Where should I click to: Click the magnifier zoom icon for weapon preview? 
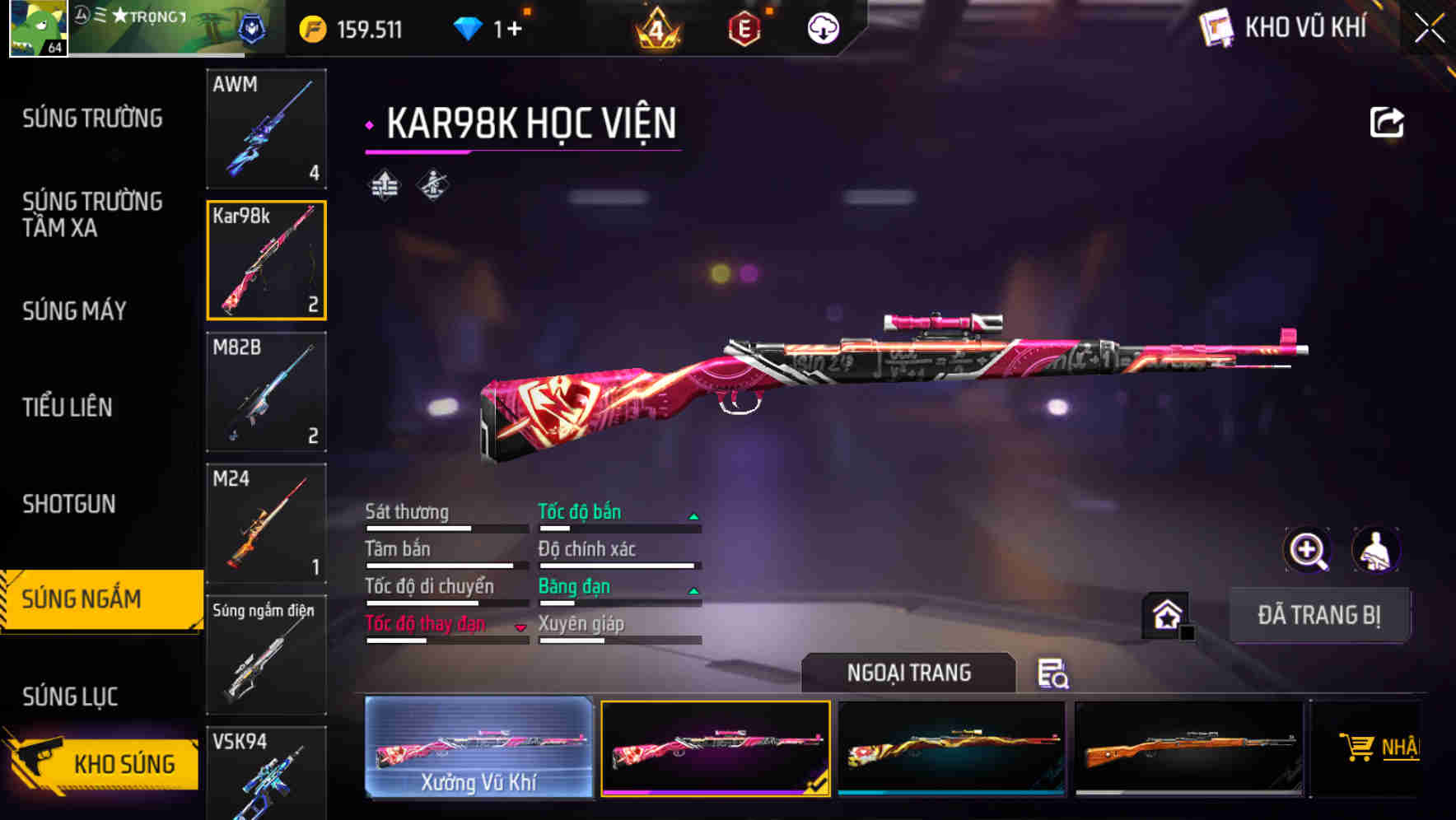pos(1308,549)
